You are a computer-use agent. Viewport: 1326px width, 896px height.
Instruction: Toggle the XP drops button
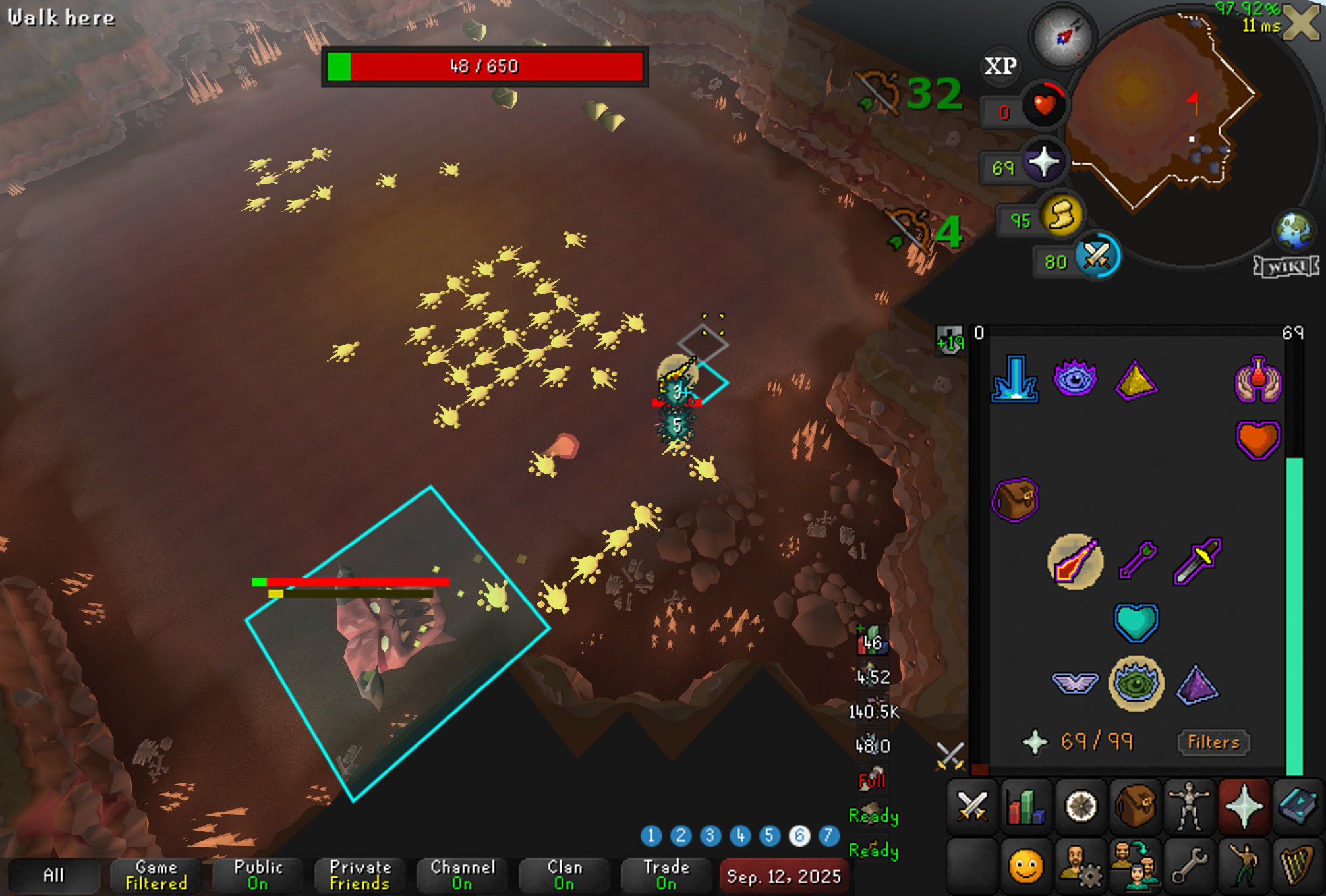1000,66
